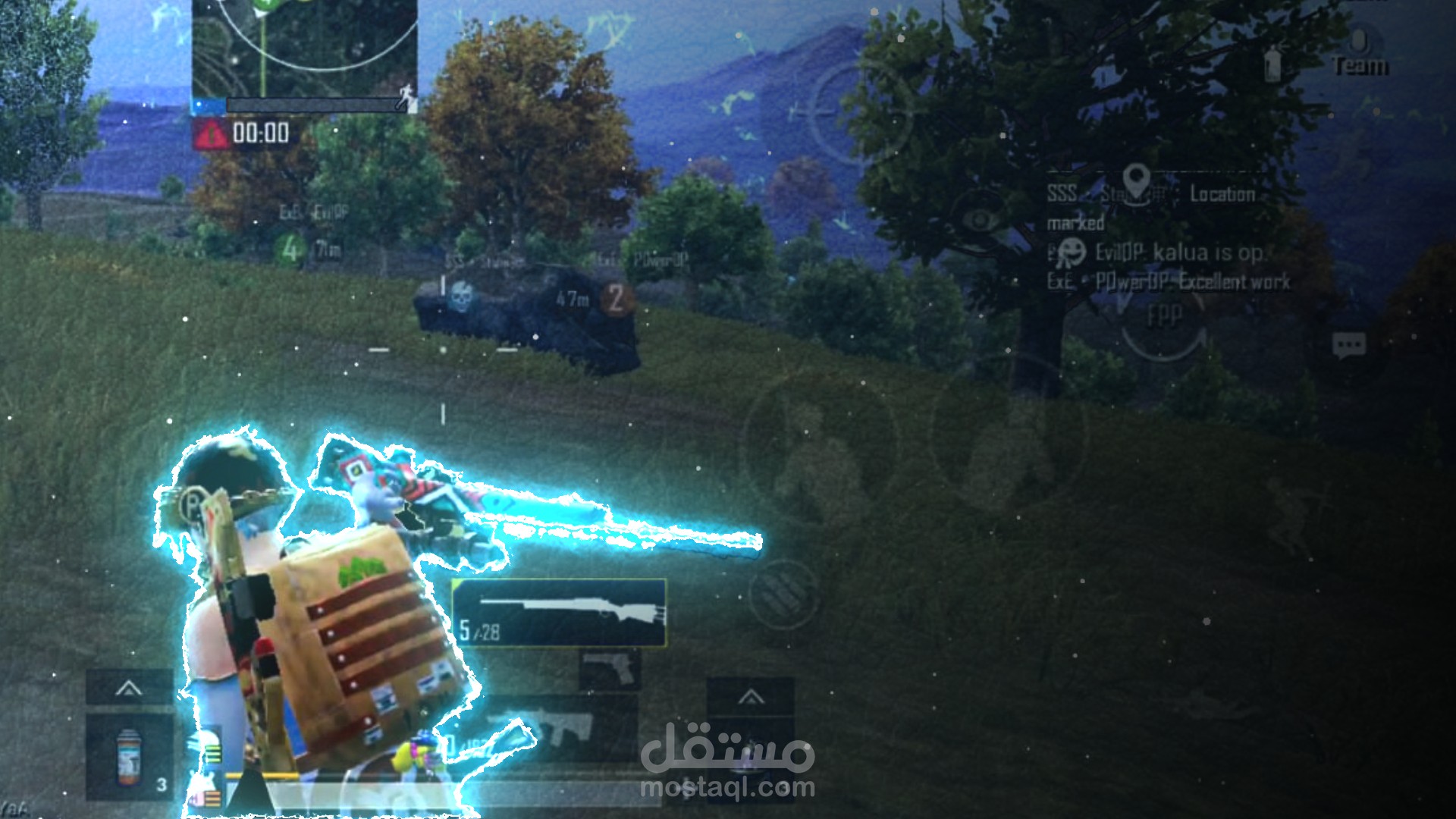Tap the free-look eye icon
Screen dimensions: 1456x819
[x=981, y=221]
